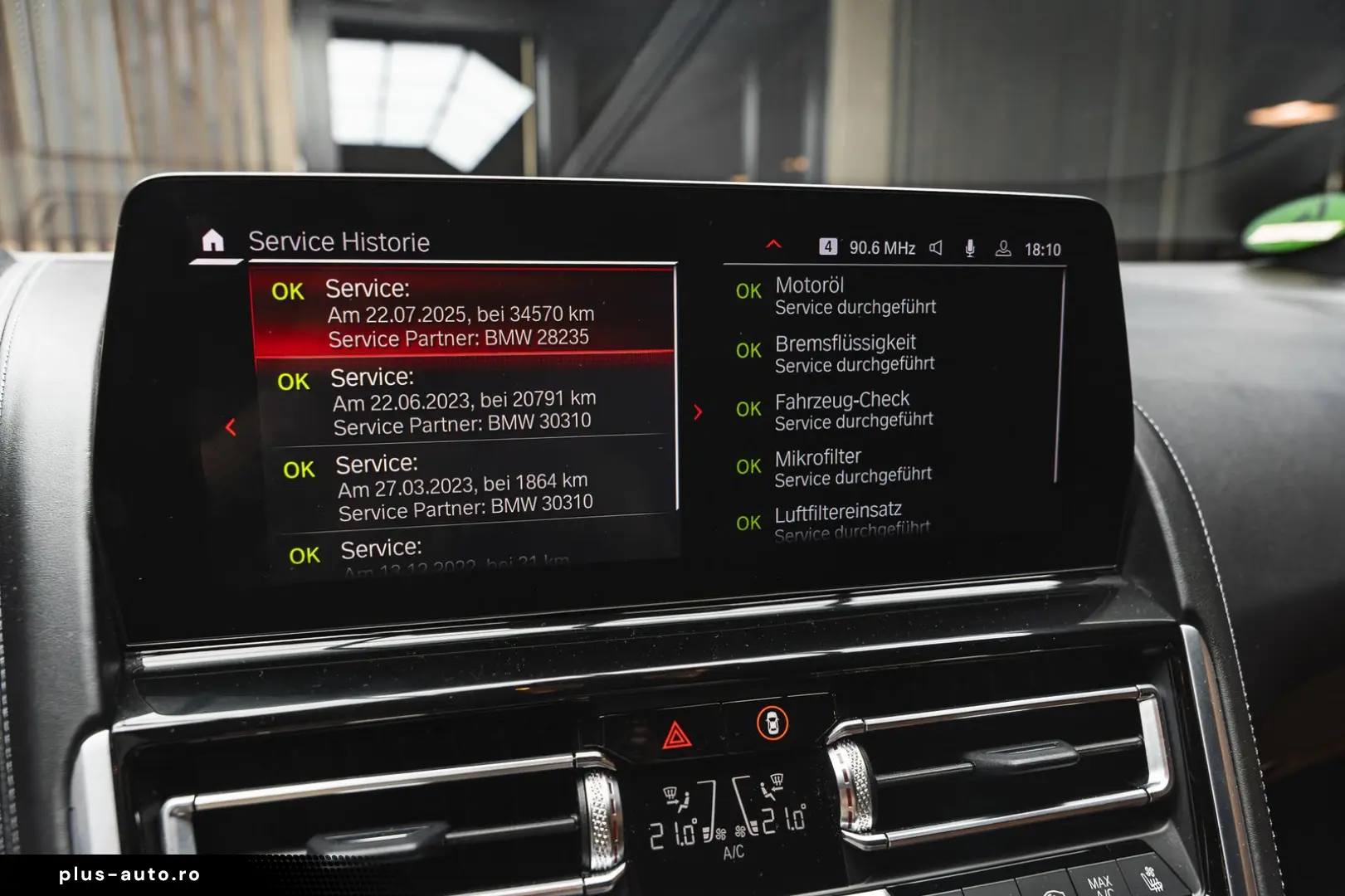Select the Motoröl service item
Image resolution: width=1345 pixels, height=896 pixels.
tap(855, 295)
